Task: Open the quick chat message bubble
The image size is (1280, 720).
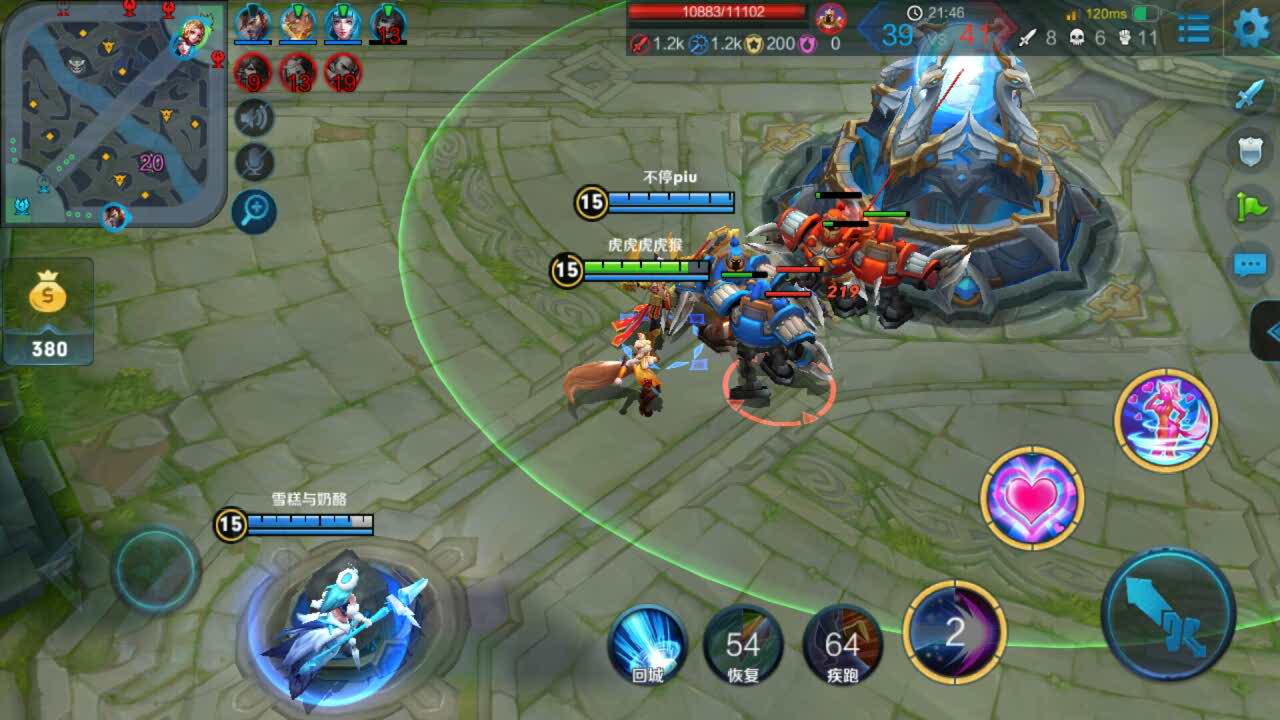Action: [x=1250, y=264]
